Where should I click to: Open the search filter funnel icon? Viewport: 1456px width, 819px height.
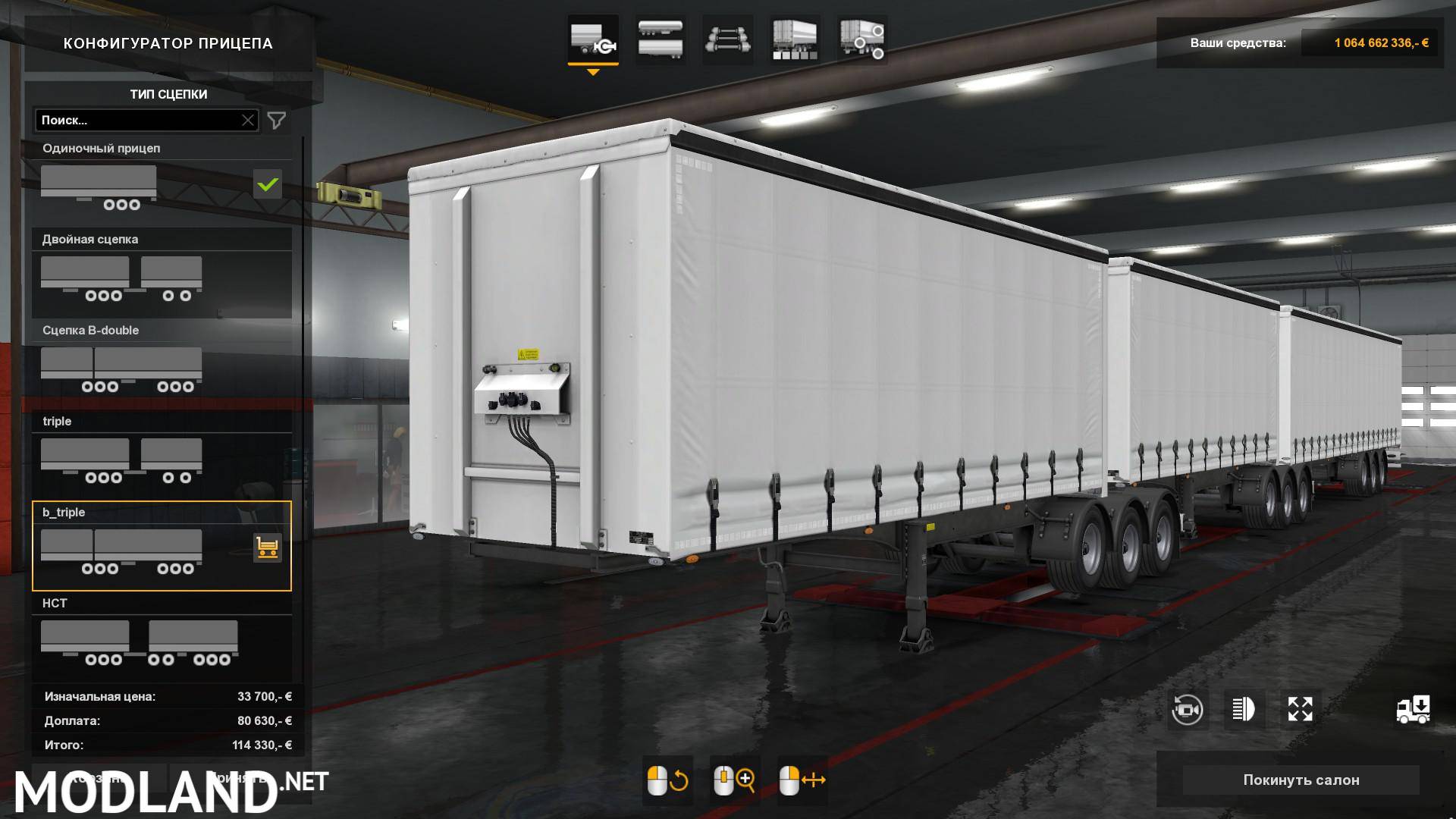pos(278,120)
